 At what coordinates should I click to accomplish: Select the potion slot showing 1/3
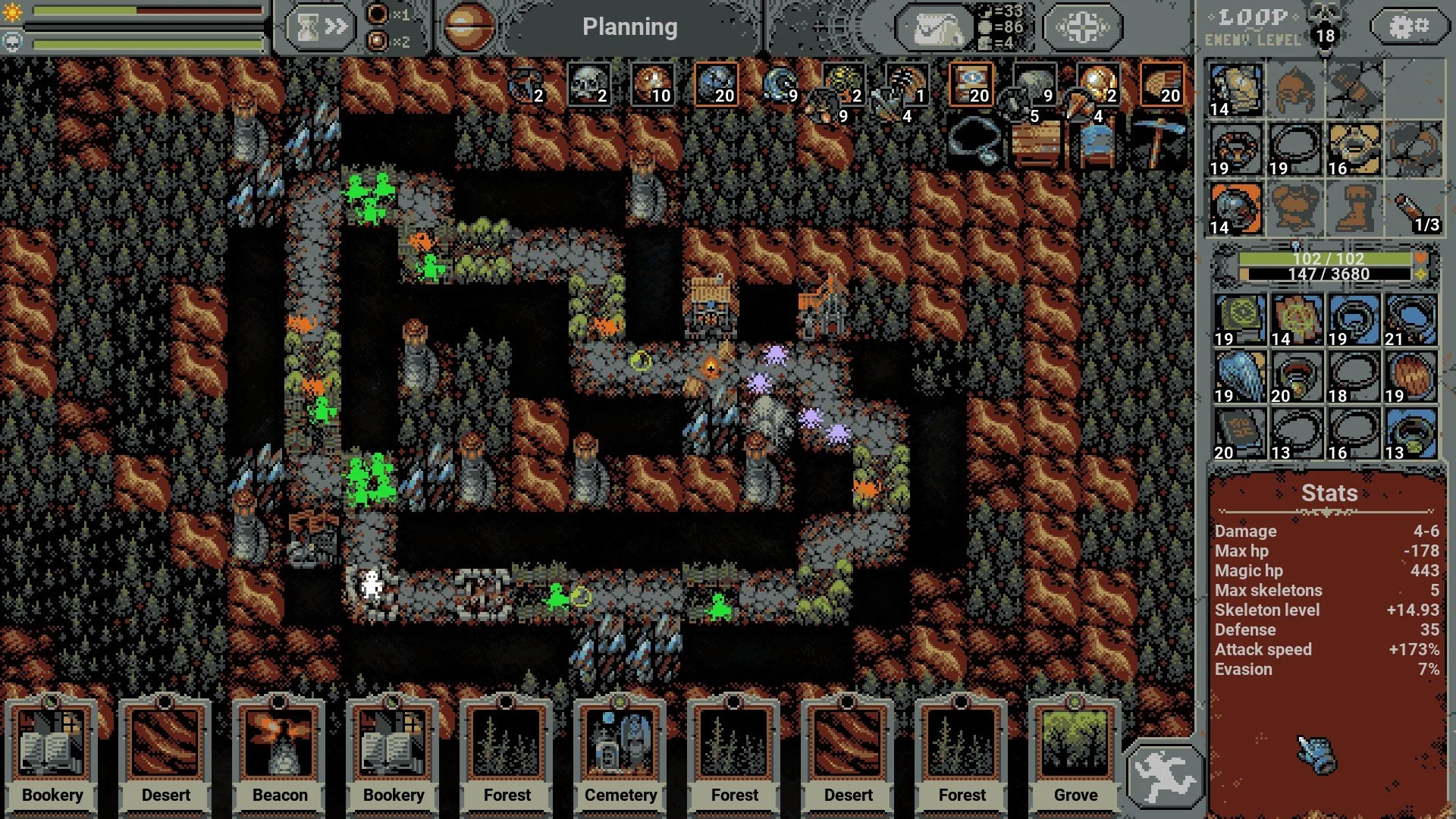click(x=1414, y=208)
